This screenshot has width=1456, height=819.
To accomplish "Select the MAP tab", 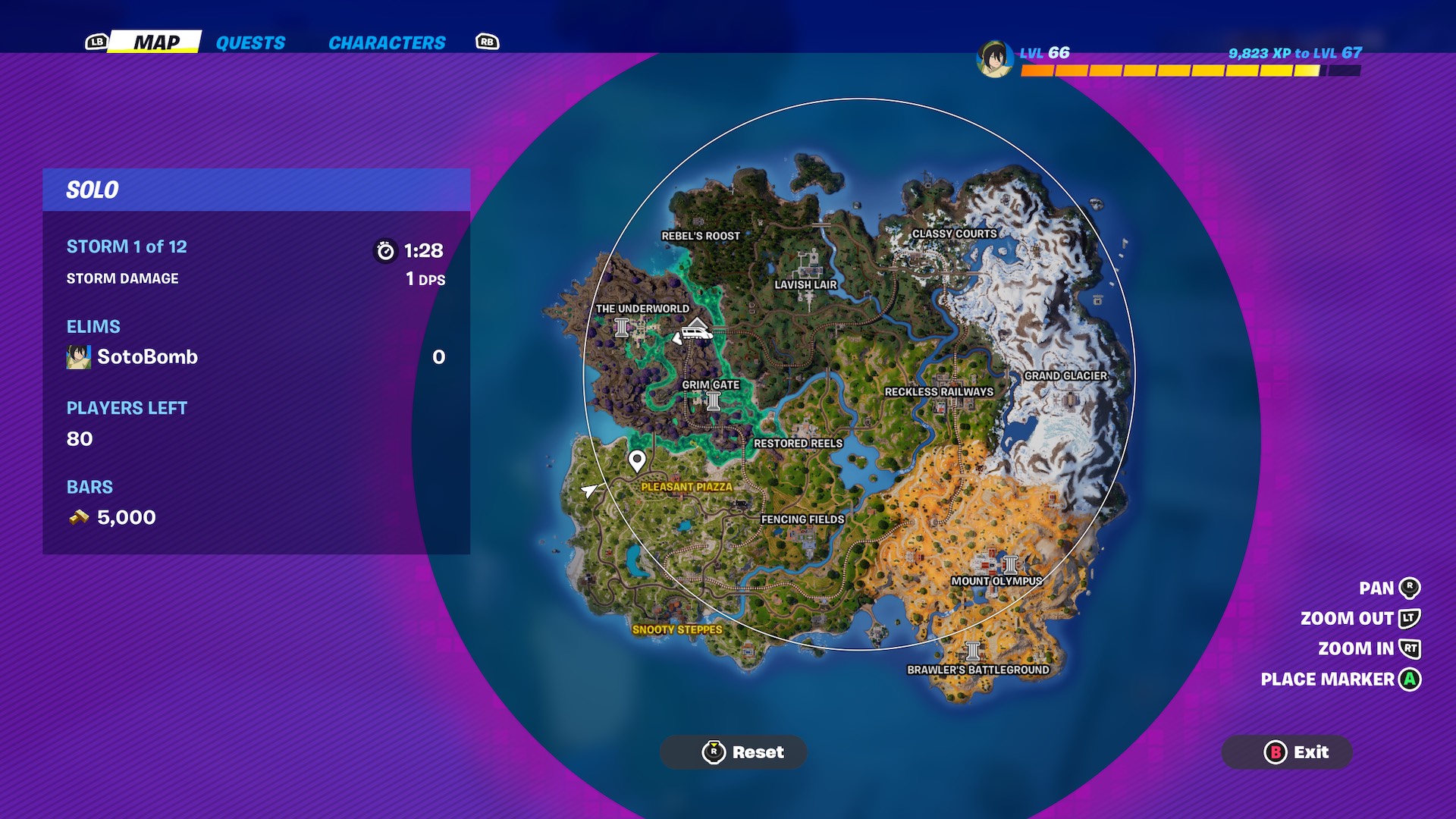I will 155,43.
